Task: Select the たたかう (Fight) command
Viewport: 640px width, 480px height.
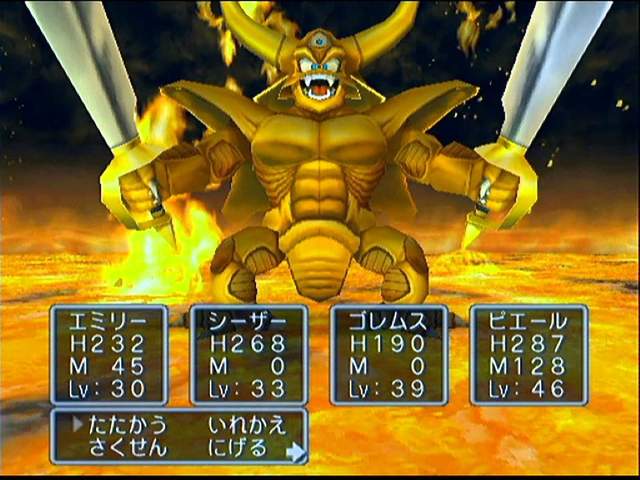Action: click(129, 424)
